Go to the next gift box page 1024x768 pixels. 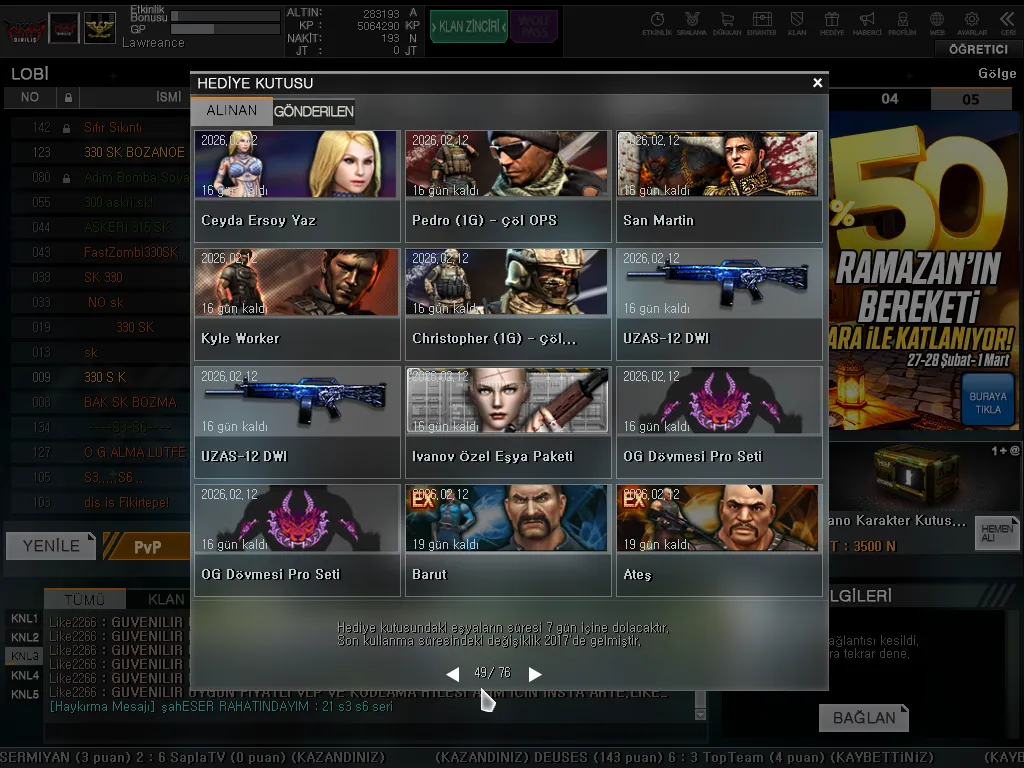click(x=535, y=674)
